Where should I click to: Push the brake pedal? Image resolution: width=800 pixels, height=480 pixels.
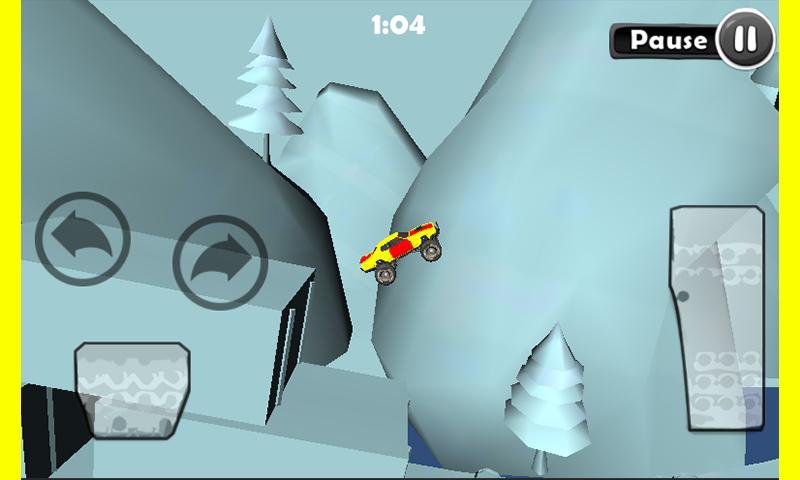(x=132, y=389)
